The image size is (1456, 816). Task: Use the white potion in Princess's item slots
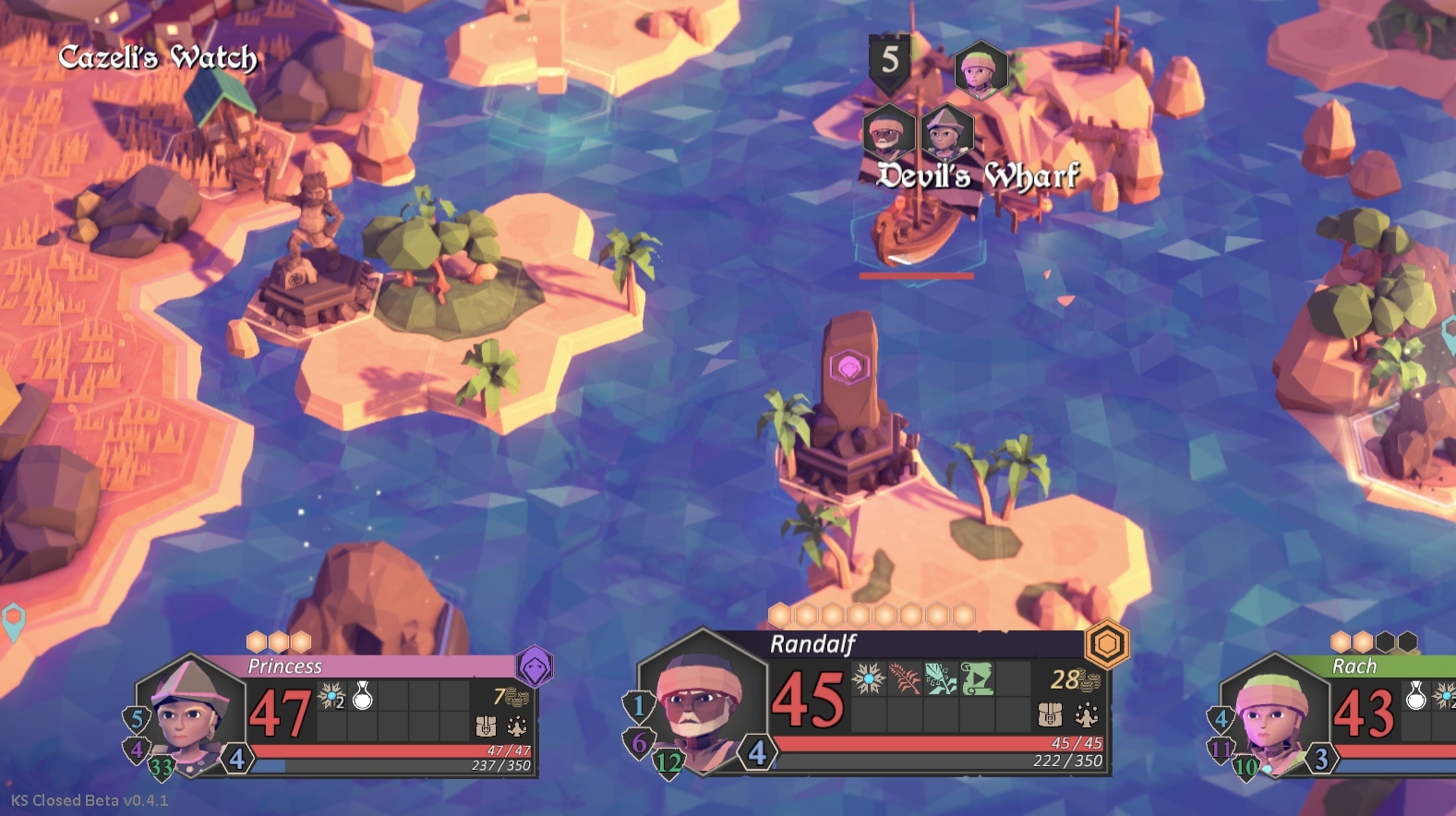tap(363, 696)
